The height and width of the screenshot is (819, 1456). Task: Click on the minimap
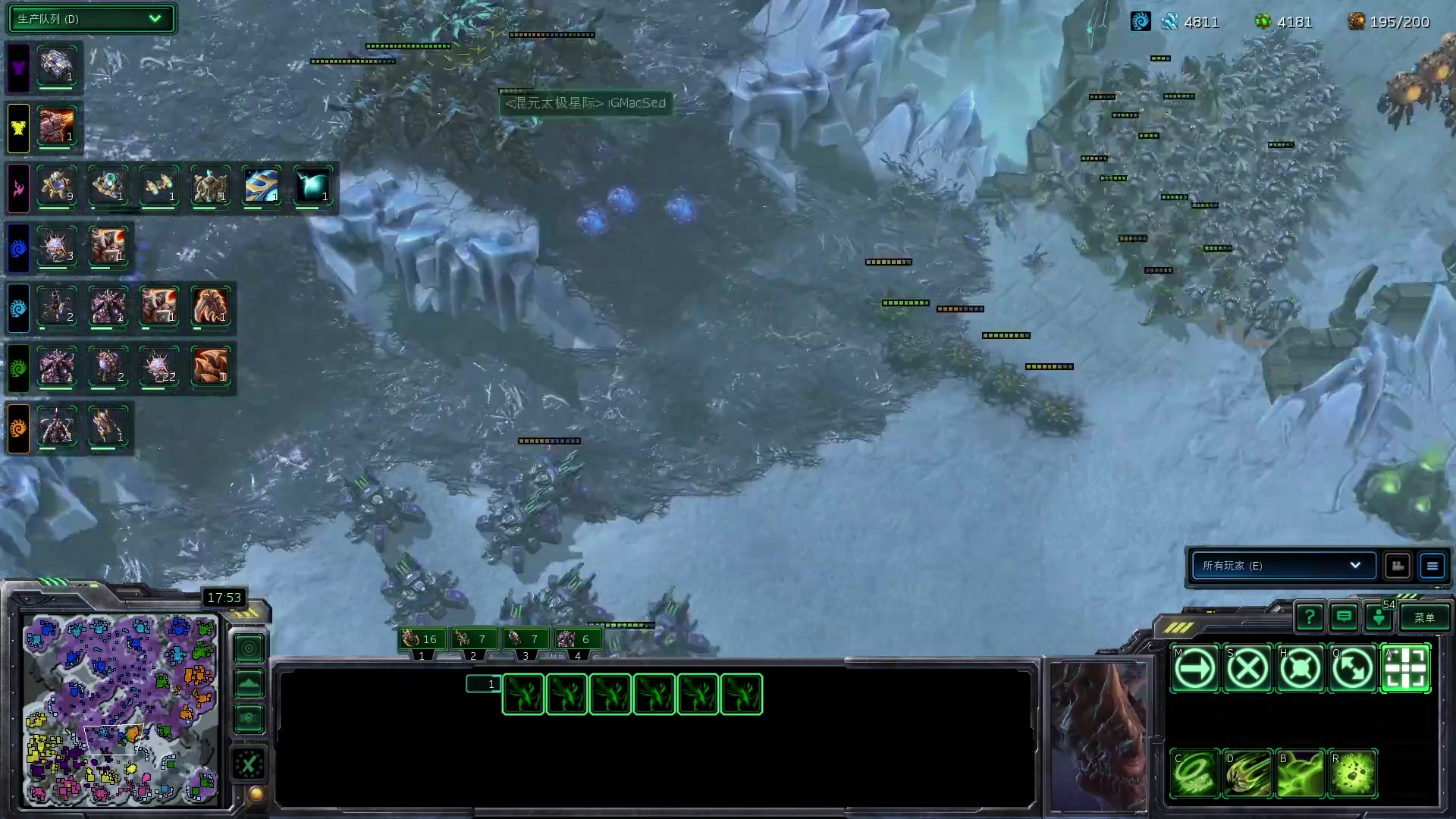(x=121, y=709)
